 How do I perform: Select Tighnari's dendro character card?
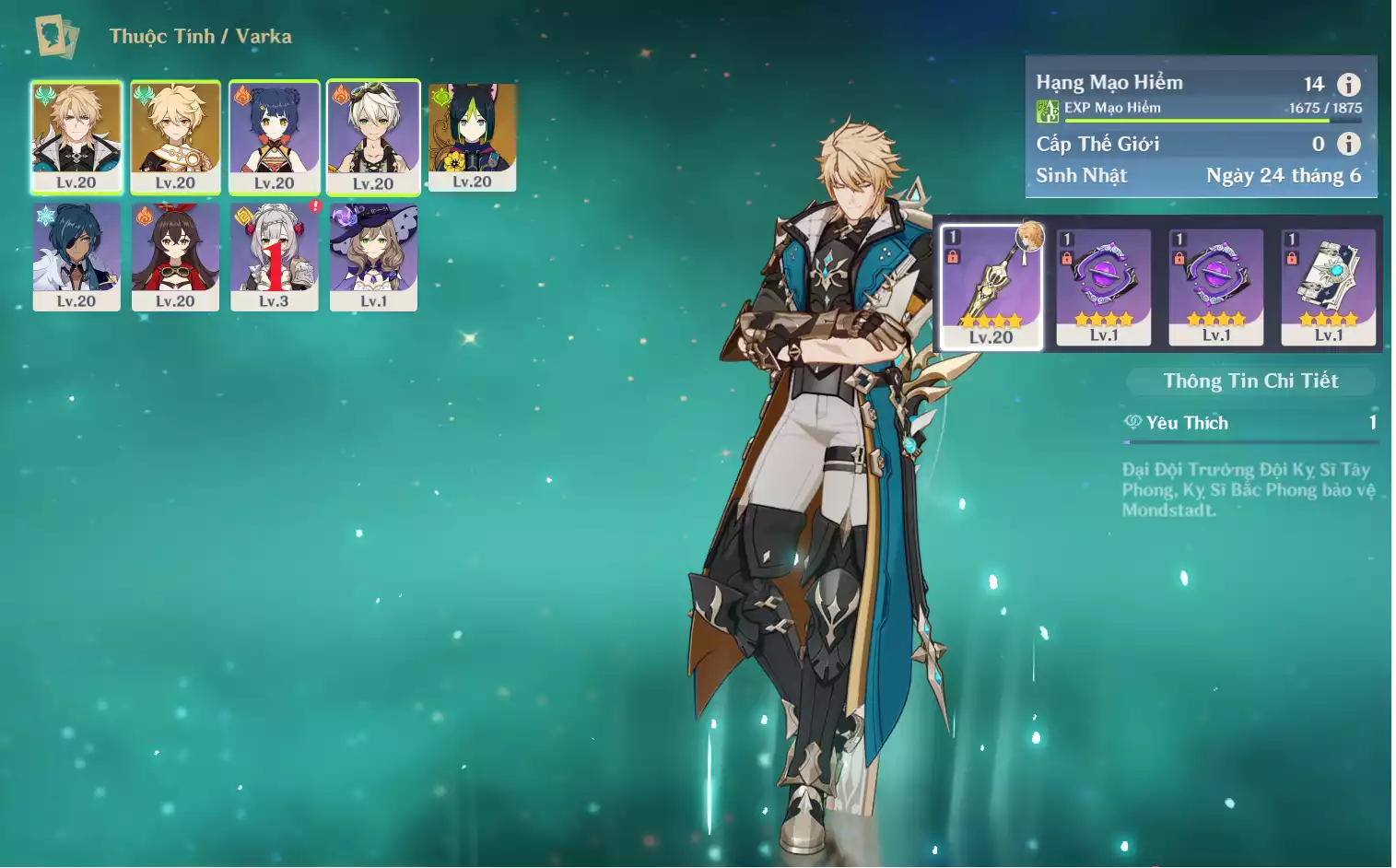click(x=472, y=136)
